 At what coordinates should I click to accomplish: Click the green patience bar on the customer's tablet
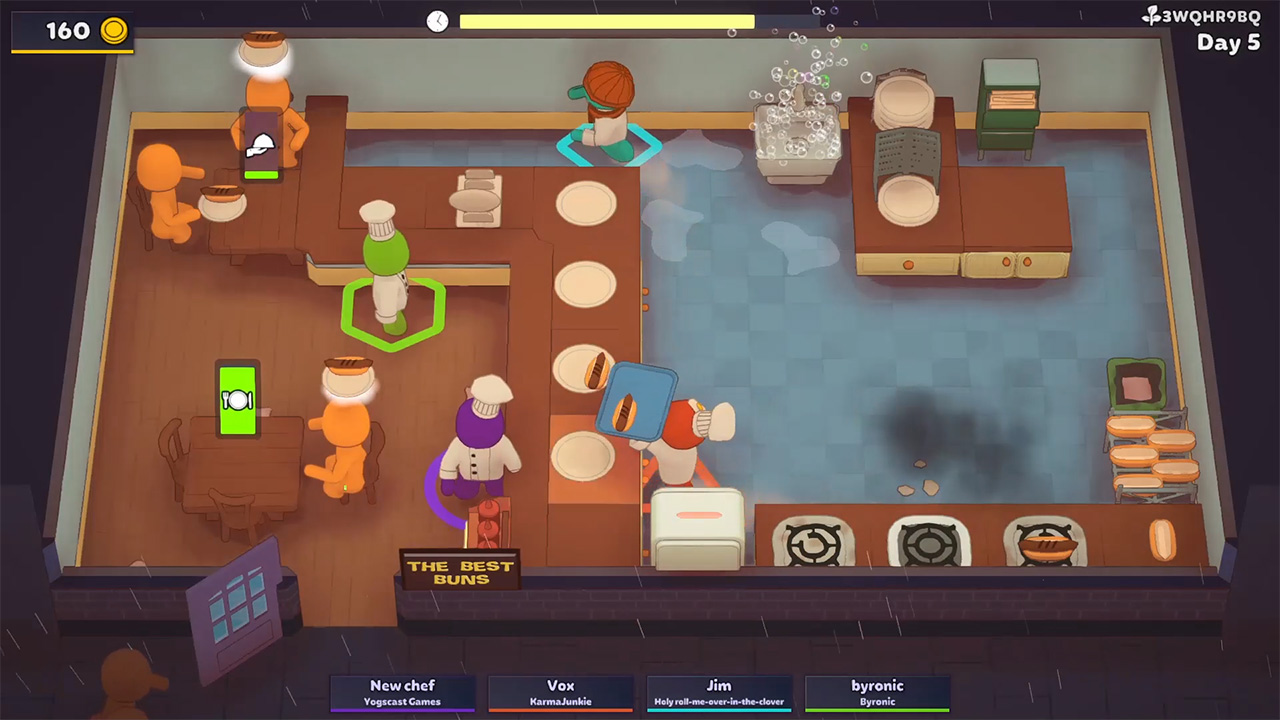tap(260, 173)
